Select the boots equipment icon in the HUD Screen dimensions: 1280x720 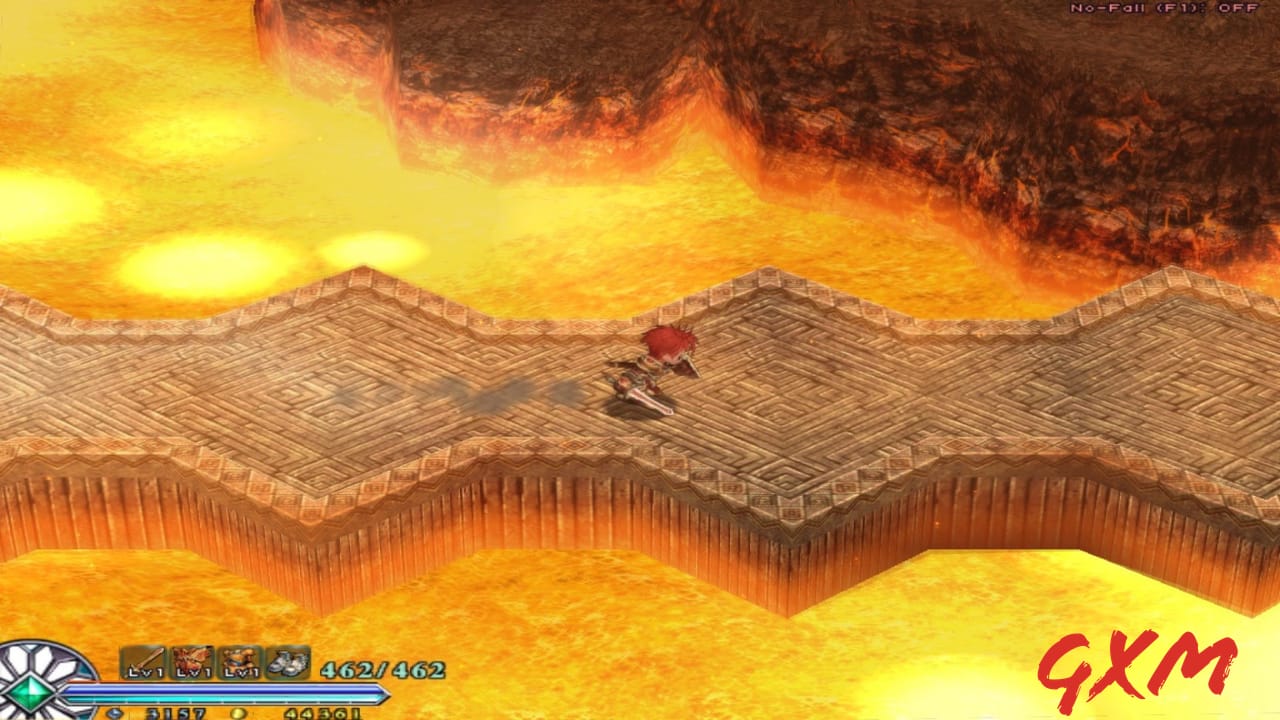coord(287,660)
